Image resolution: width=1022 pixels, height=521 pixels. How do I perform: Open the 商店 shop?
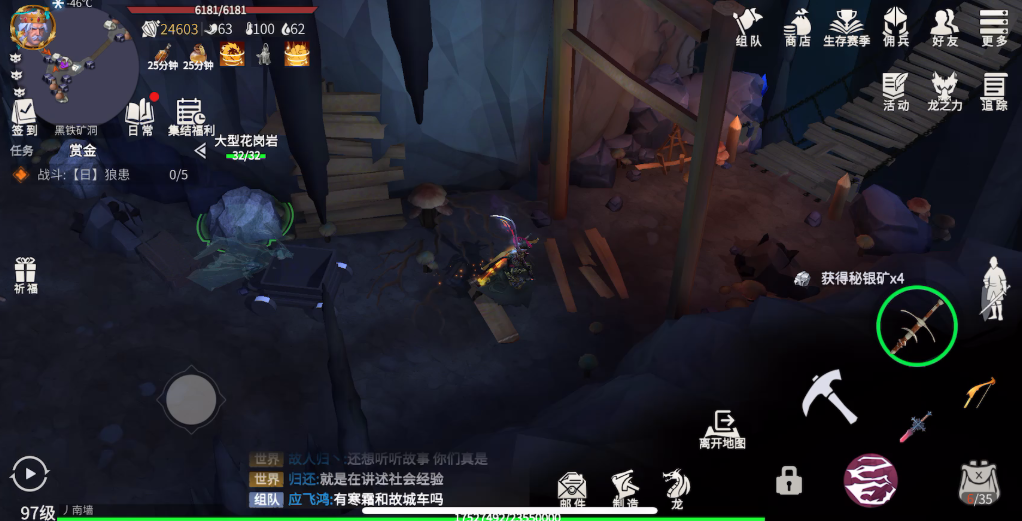pos(797,28)
